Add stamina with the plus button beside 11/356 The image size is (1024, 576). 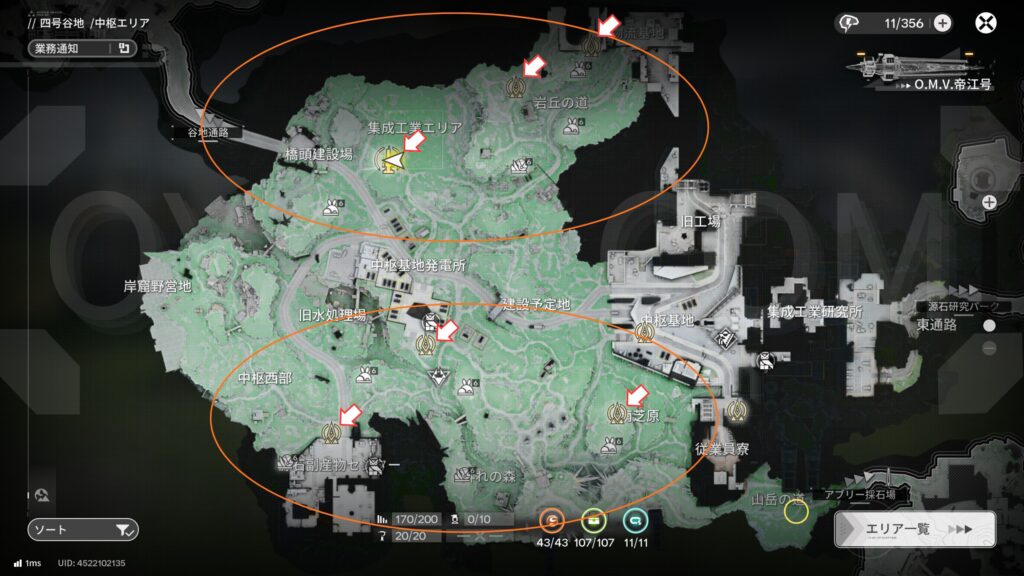point(942,23)
